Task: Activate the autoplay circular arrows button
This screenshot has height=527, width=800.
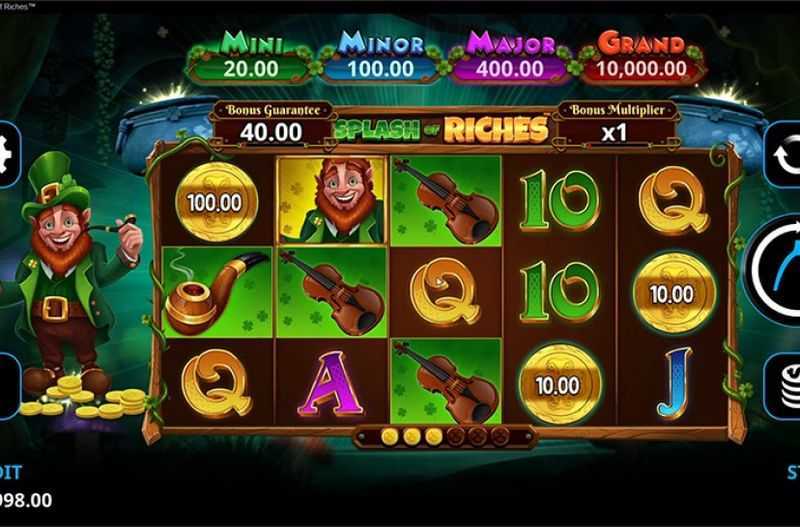Action: tap(785, 153)
